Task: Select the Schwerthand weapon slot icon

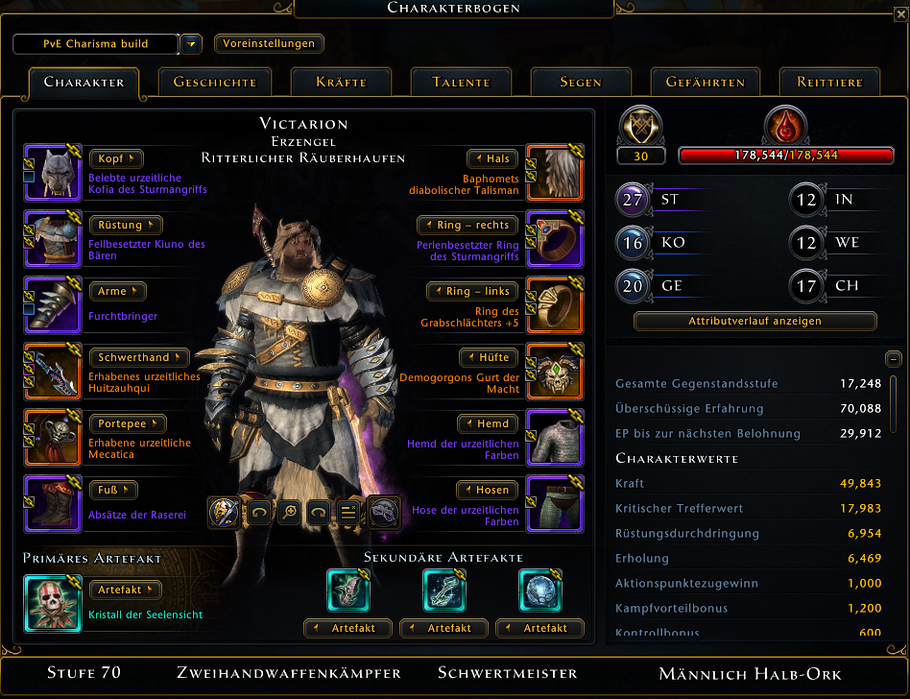Action: point(53,371)
